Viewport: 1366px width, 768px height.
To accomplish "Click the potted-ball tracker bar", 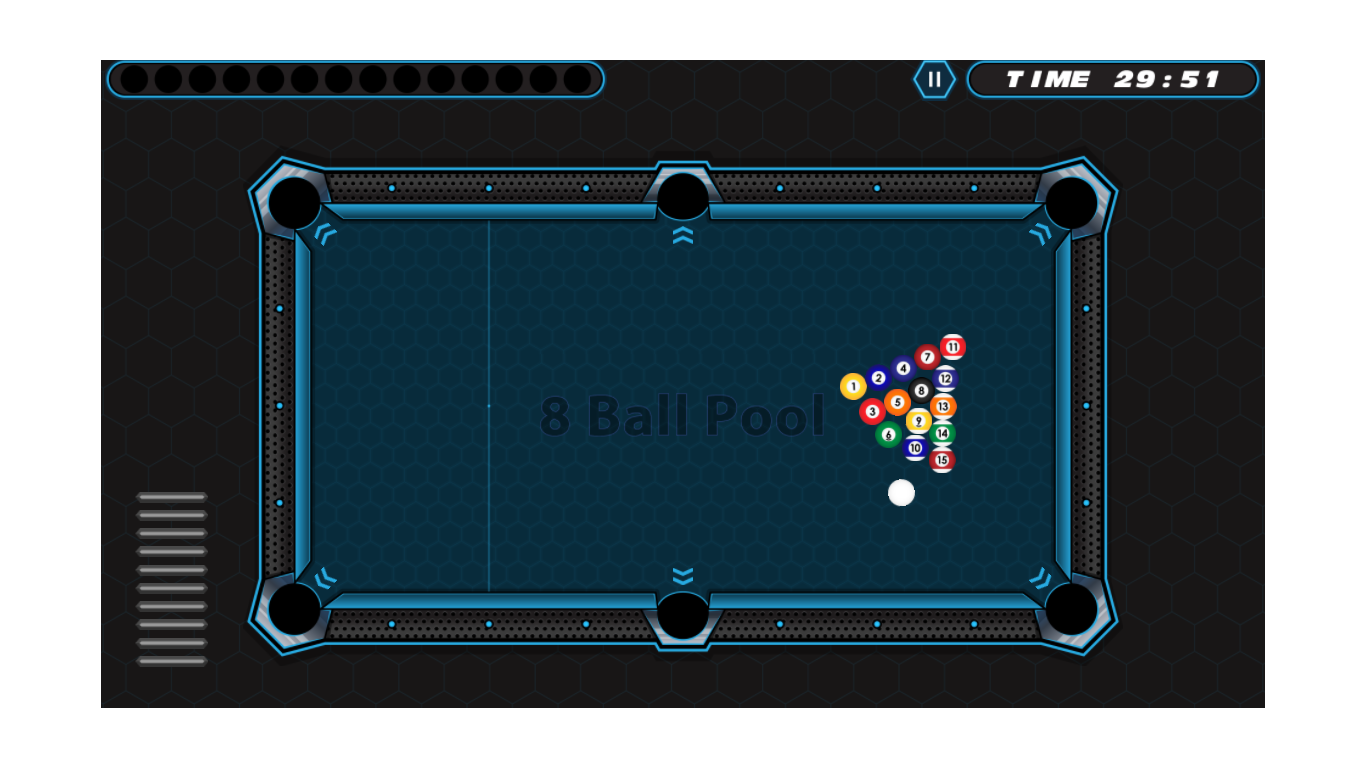I will point(358,77).
